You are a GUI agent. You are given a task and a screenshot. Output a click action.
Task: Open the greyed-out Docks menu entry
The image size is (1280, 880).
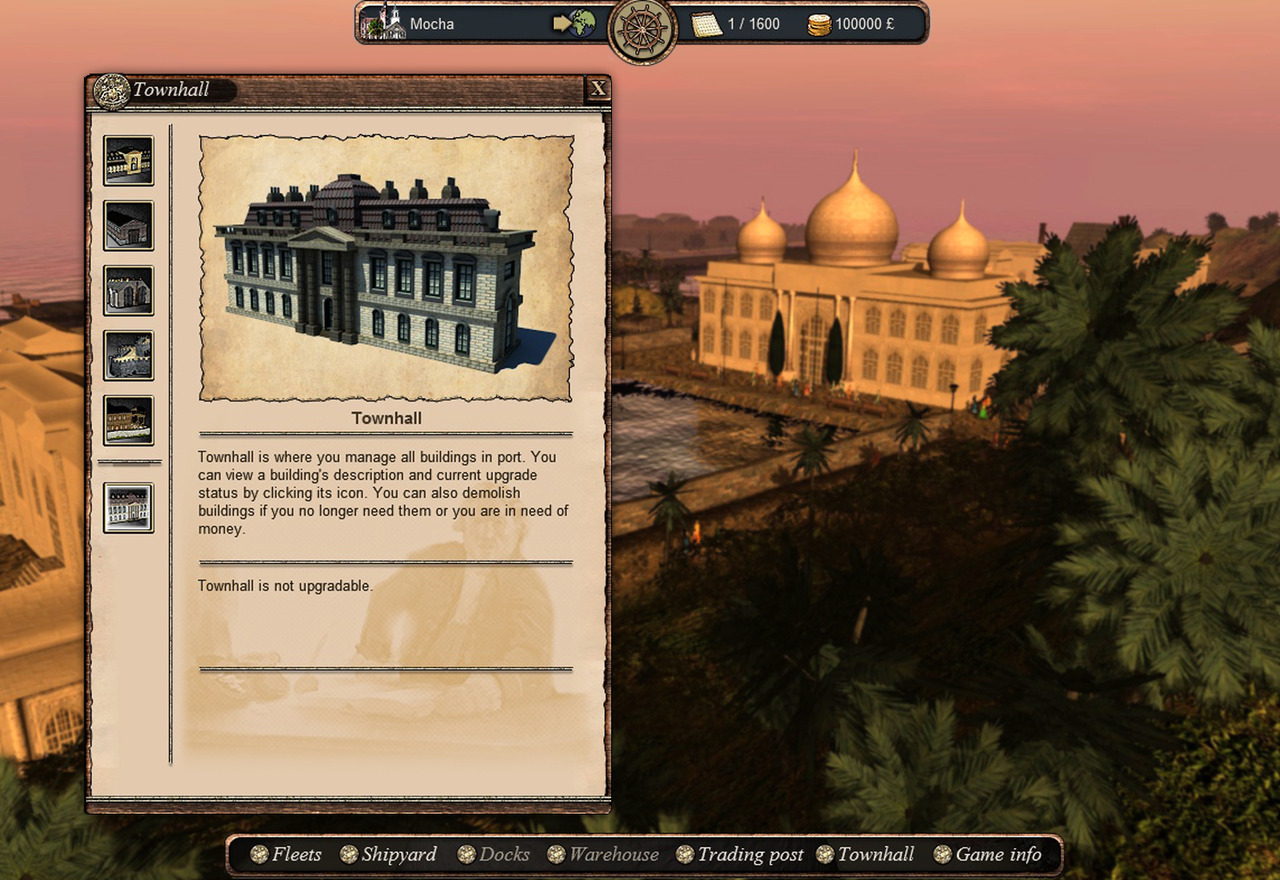494,855
